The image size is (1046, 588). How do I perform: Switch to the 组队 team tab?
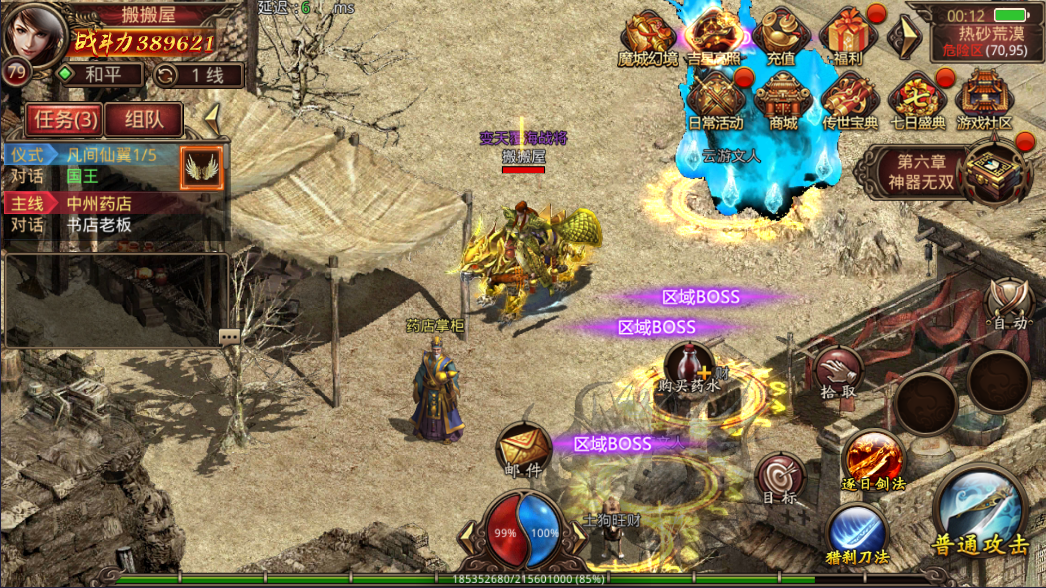click(144, 120)
